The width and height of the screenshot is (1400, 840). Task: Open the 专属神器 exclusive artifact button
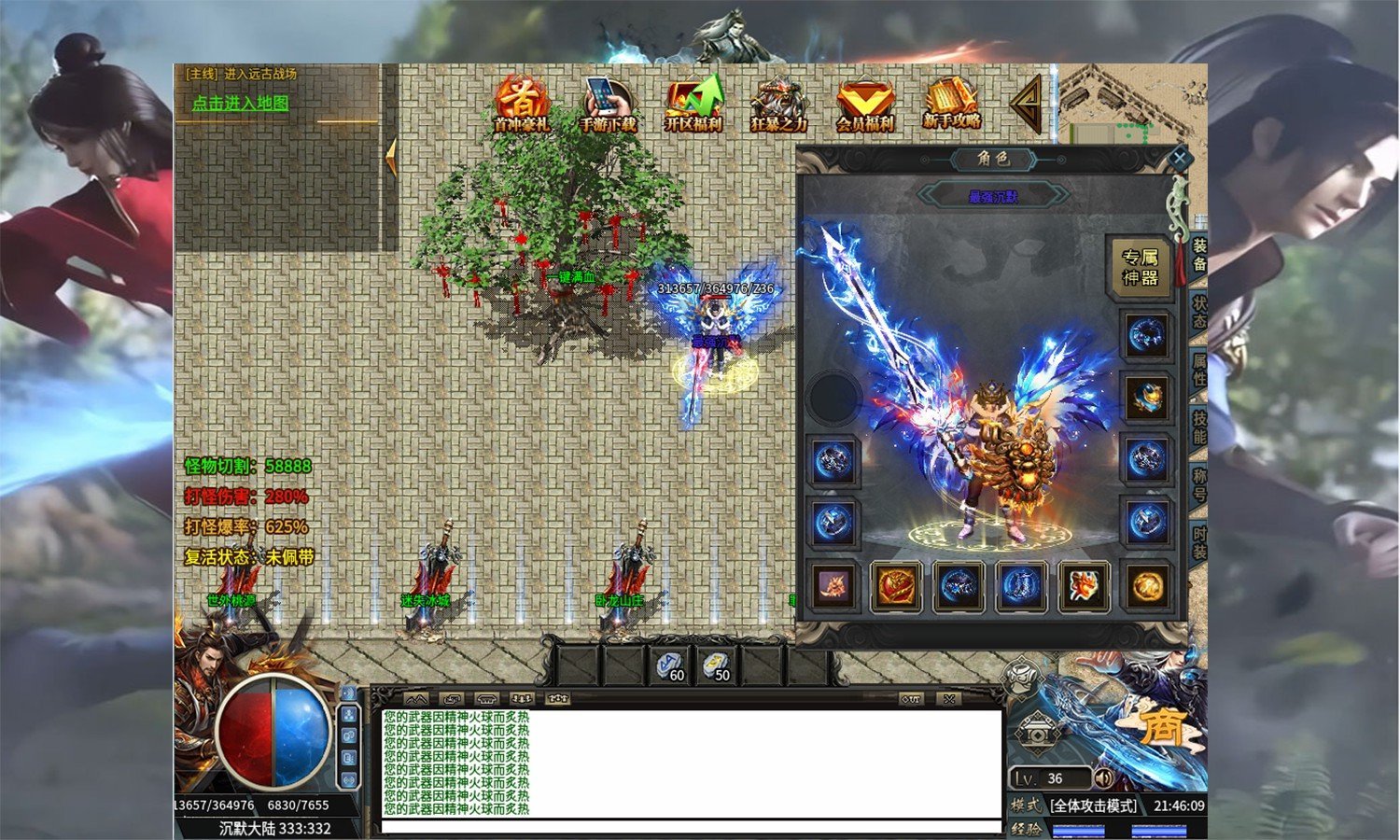pyautogui.click(x=1140, y=267)
